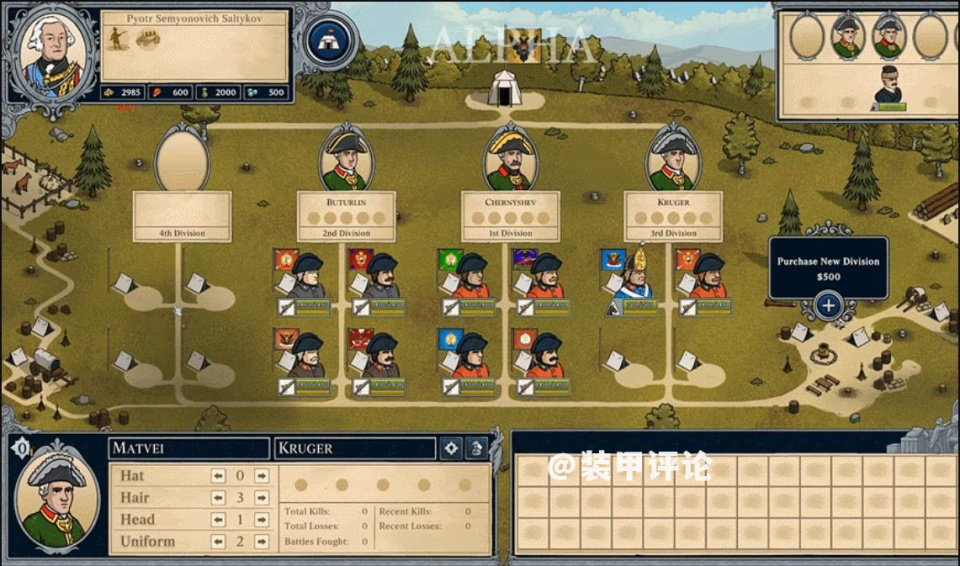Select the dark-coated reserve unit with fur hat

tap(888, 87)
